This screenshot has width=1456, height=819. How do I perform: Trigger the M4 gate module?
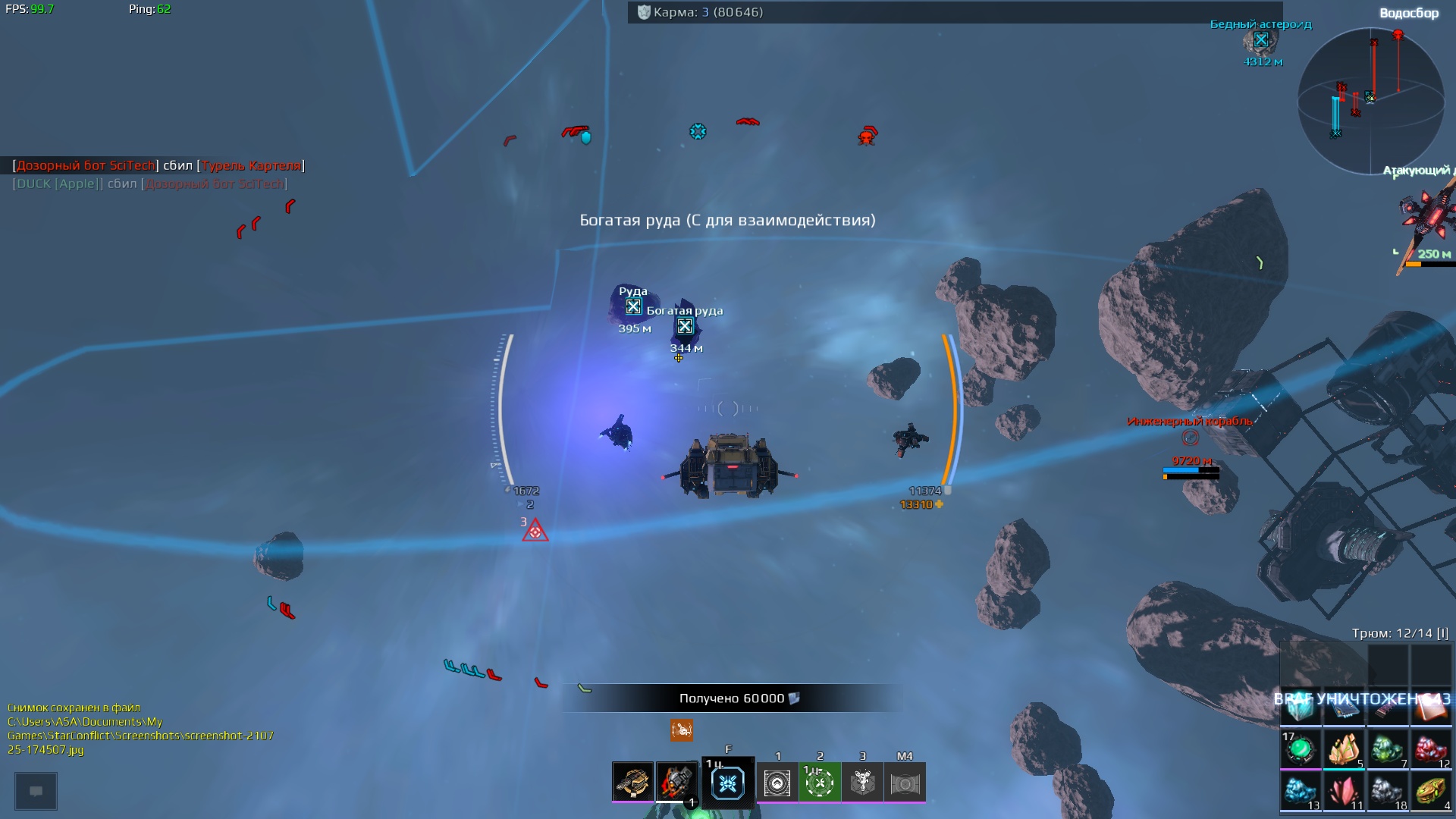905,783
